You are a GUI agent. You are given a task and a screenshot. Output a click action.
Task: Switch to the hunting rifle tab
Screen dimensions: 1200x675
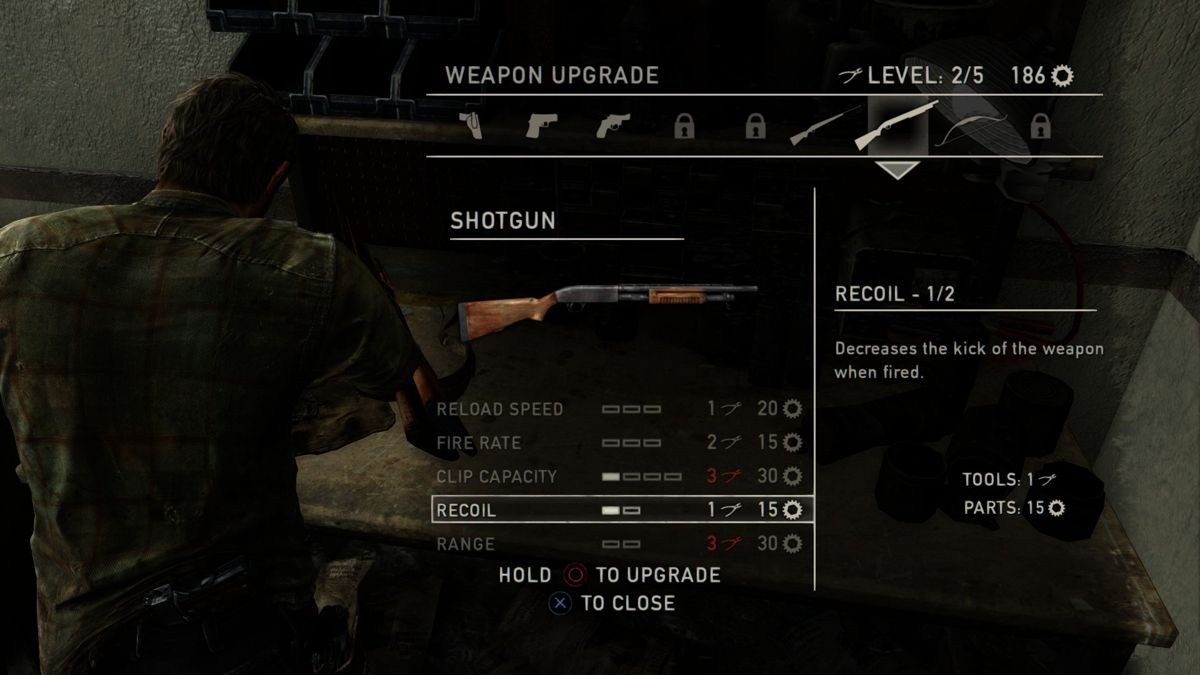pos(826,126)
